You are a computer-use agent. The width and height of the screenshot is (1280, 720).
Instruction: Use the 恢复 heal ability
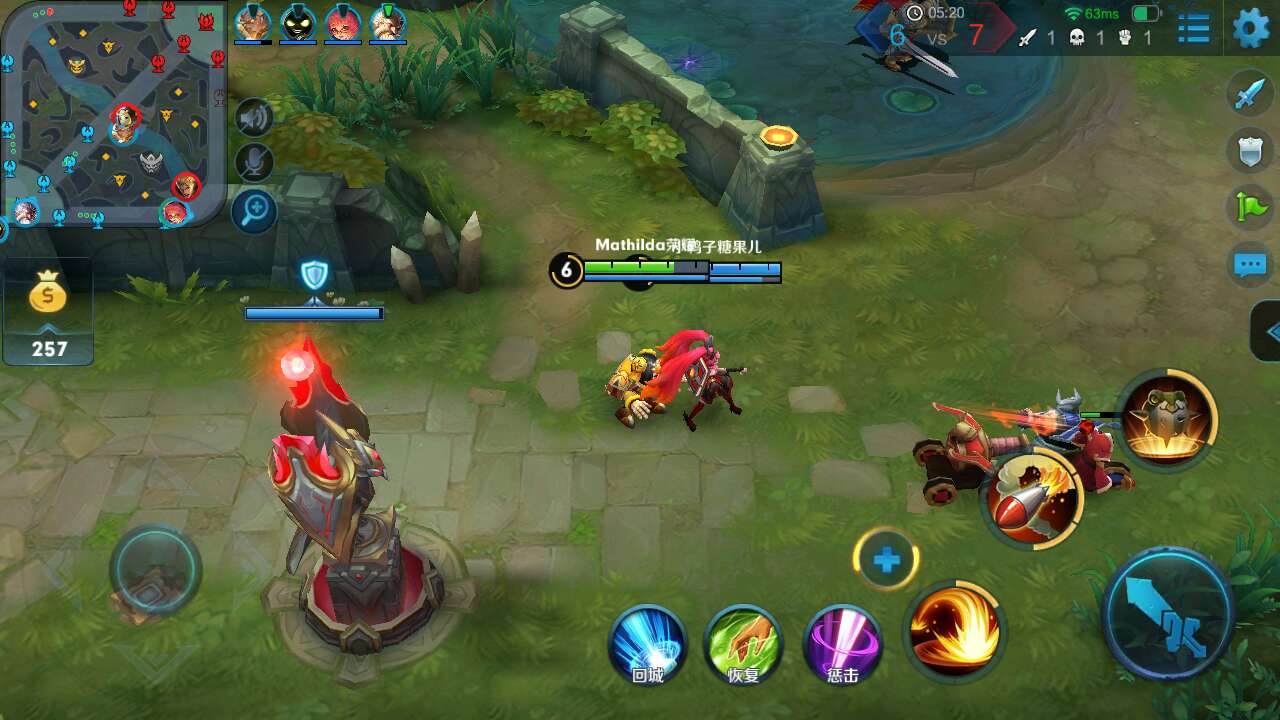coord(743,645)
